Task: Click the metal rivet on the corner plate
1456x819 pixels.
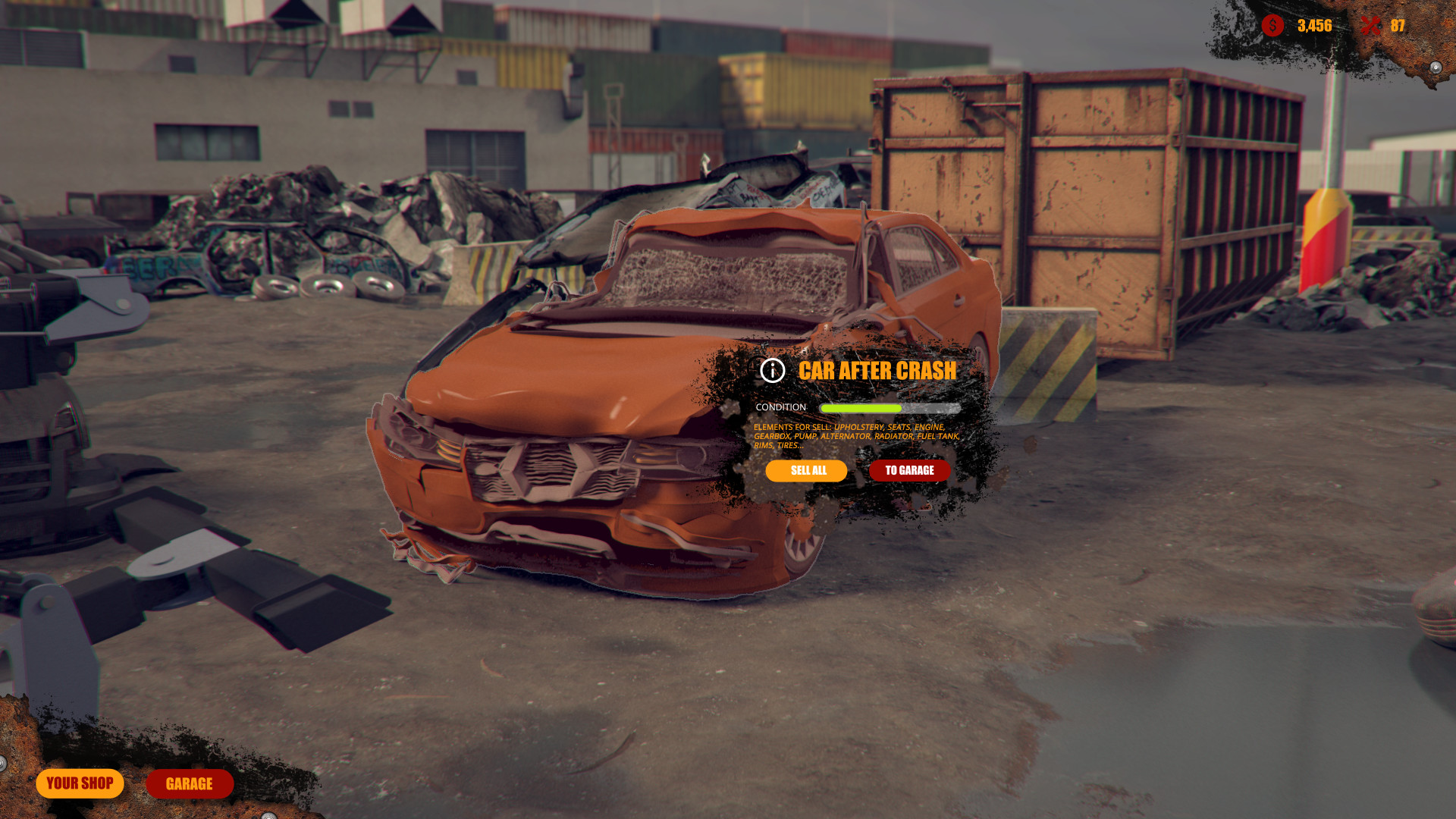Action: coord(1436,68)
